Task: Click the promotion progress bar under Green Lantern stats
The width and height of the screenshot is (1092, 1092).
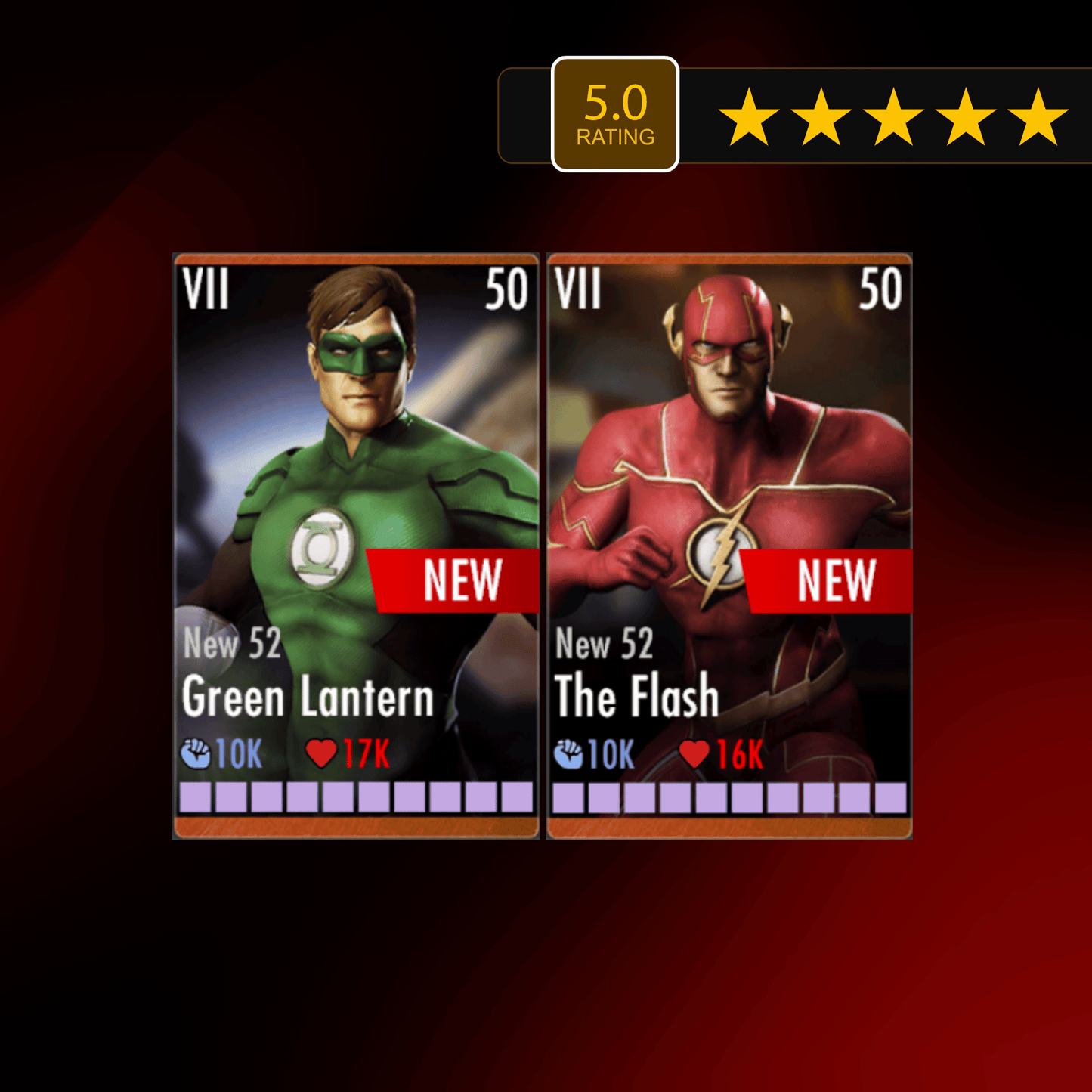Action: coord(355,797)
